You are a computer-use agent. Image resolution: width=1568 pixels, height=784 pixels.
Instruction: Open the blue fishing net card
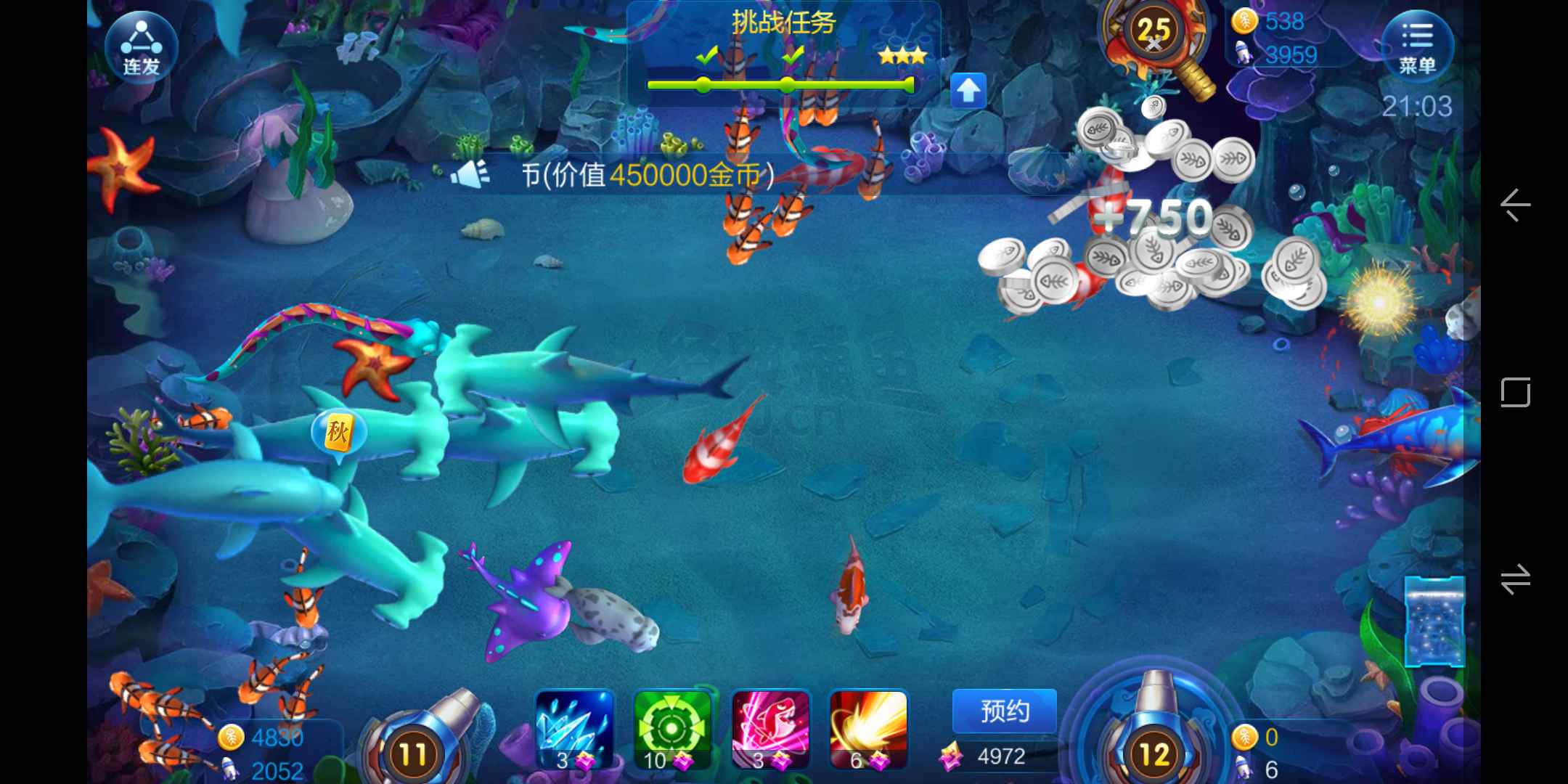click(1434, 621)
